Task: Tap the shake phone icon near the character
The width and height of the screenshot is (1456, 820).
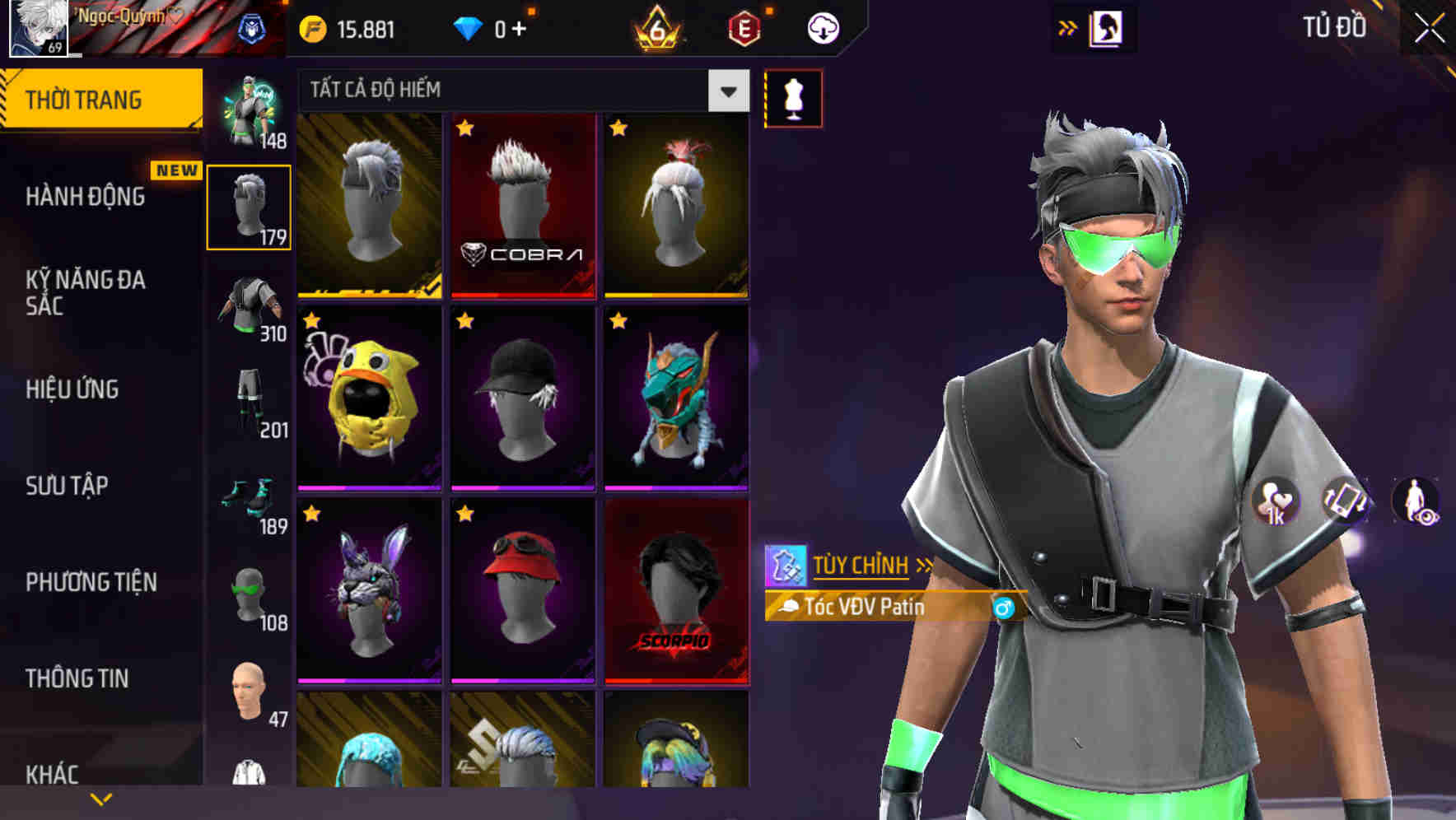Action: (1345, 501)
